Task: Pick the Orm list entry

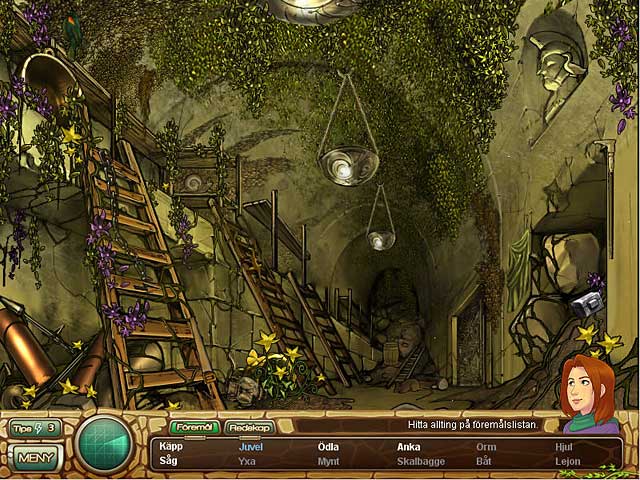Action: (x=486, y=447)
